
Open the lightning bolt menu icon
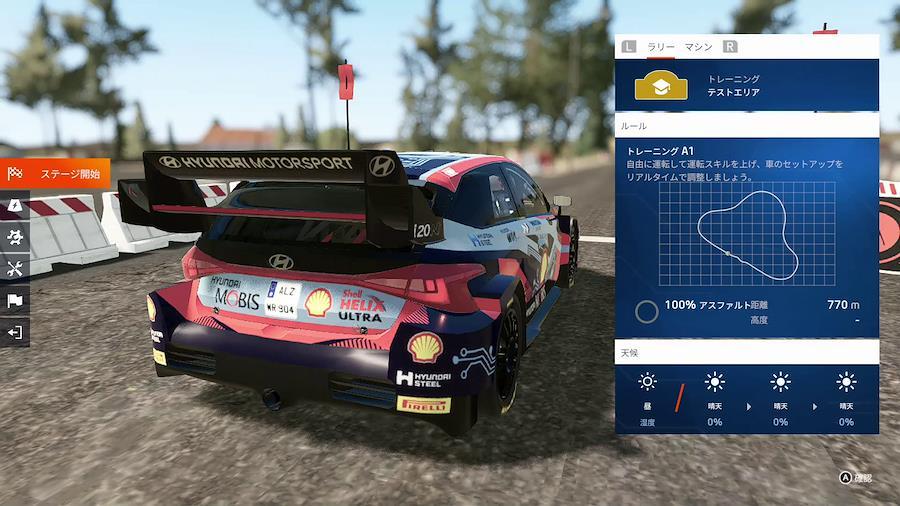(x=15, y=205)
